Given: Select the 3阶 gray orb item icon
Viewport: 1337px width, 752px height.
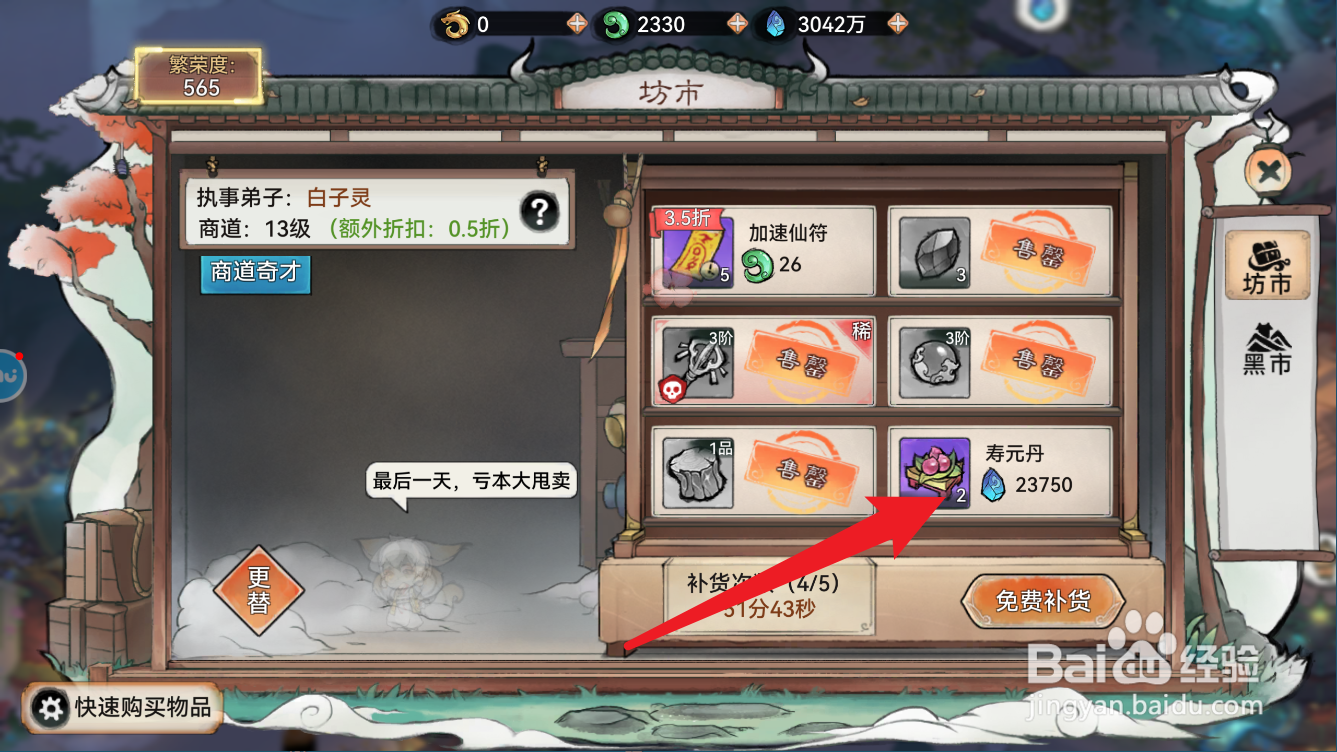Looking at the screenshot, I should 934,363.
